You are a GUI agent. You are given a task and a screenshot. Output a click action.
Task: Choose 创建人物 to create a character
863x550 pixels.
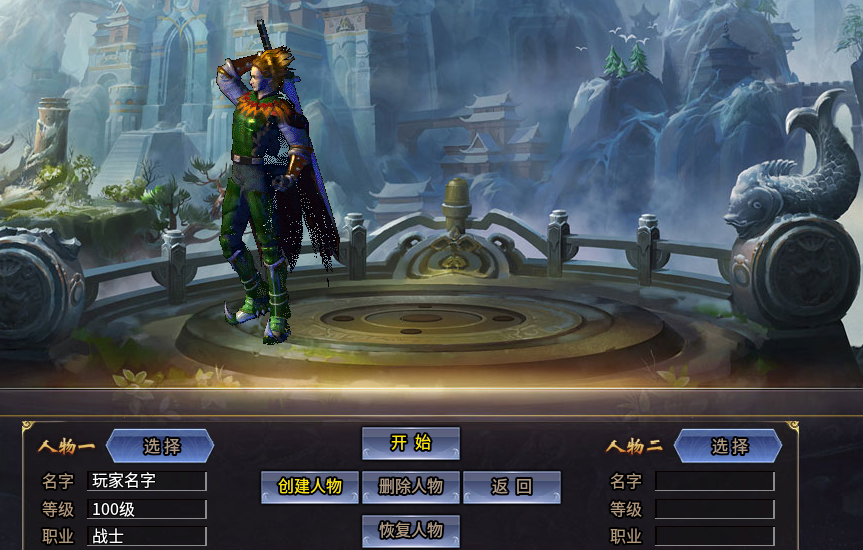click(310, 487)
